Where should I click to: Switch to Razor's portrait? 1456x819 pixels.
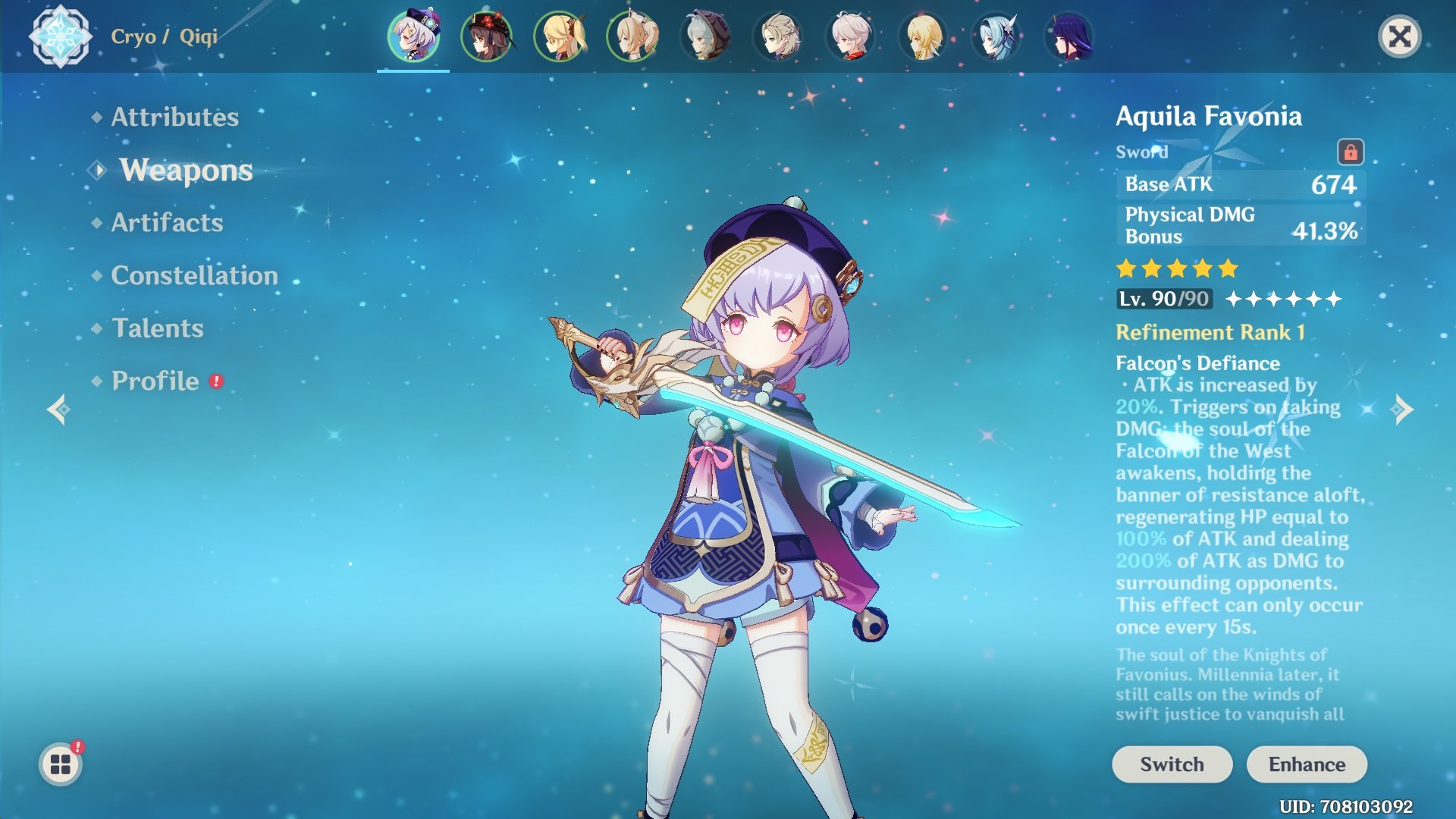click(x=705, y=36)
